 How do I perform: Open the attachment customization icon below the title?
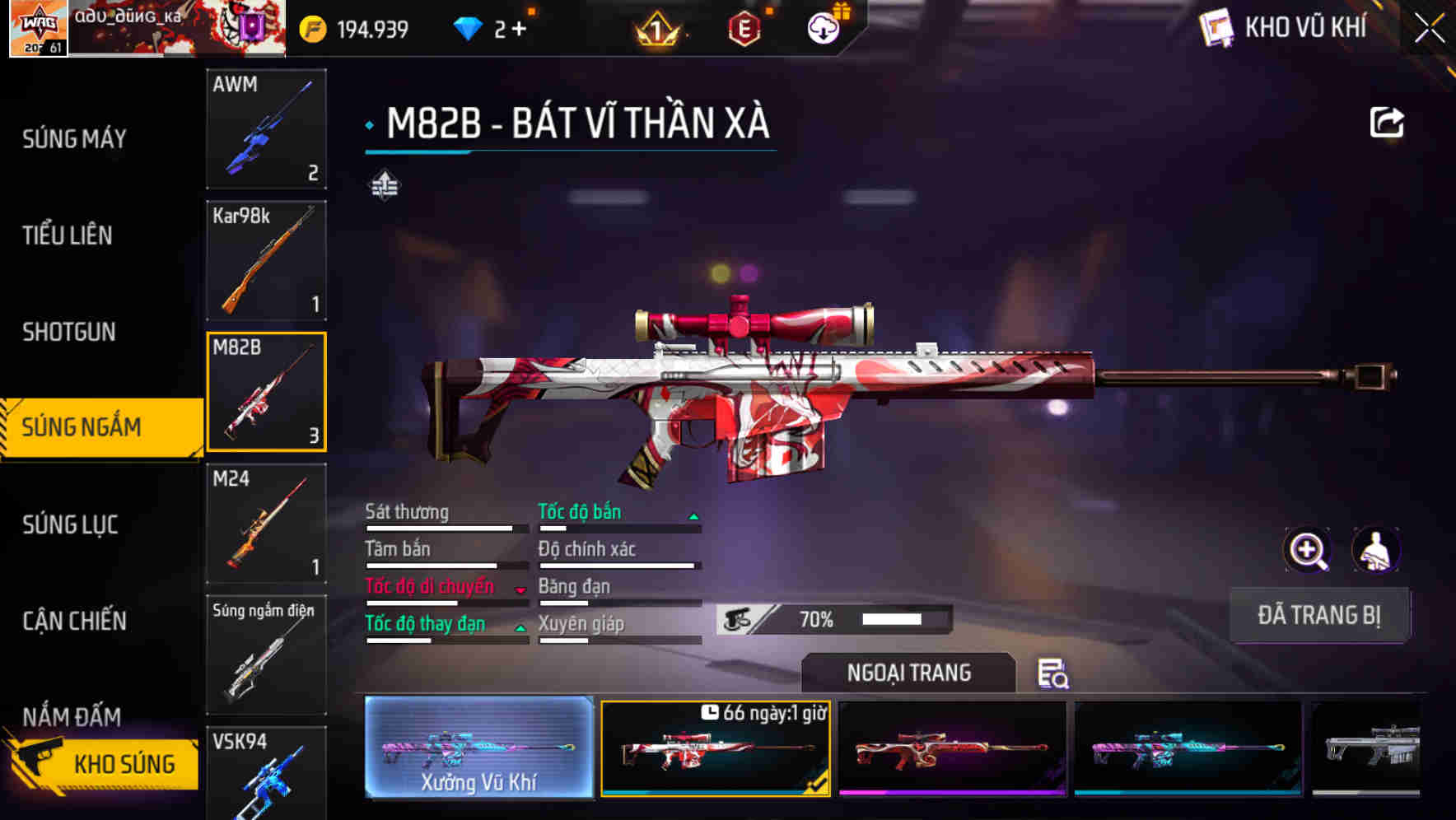(x=384, y=185)
